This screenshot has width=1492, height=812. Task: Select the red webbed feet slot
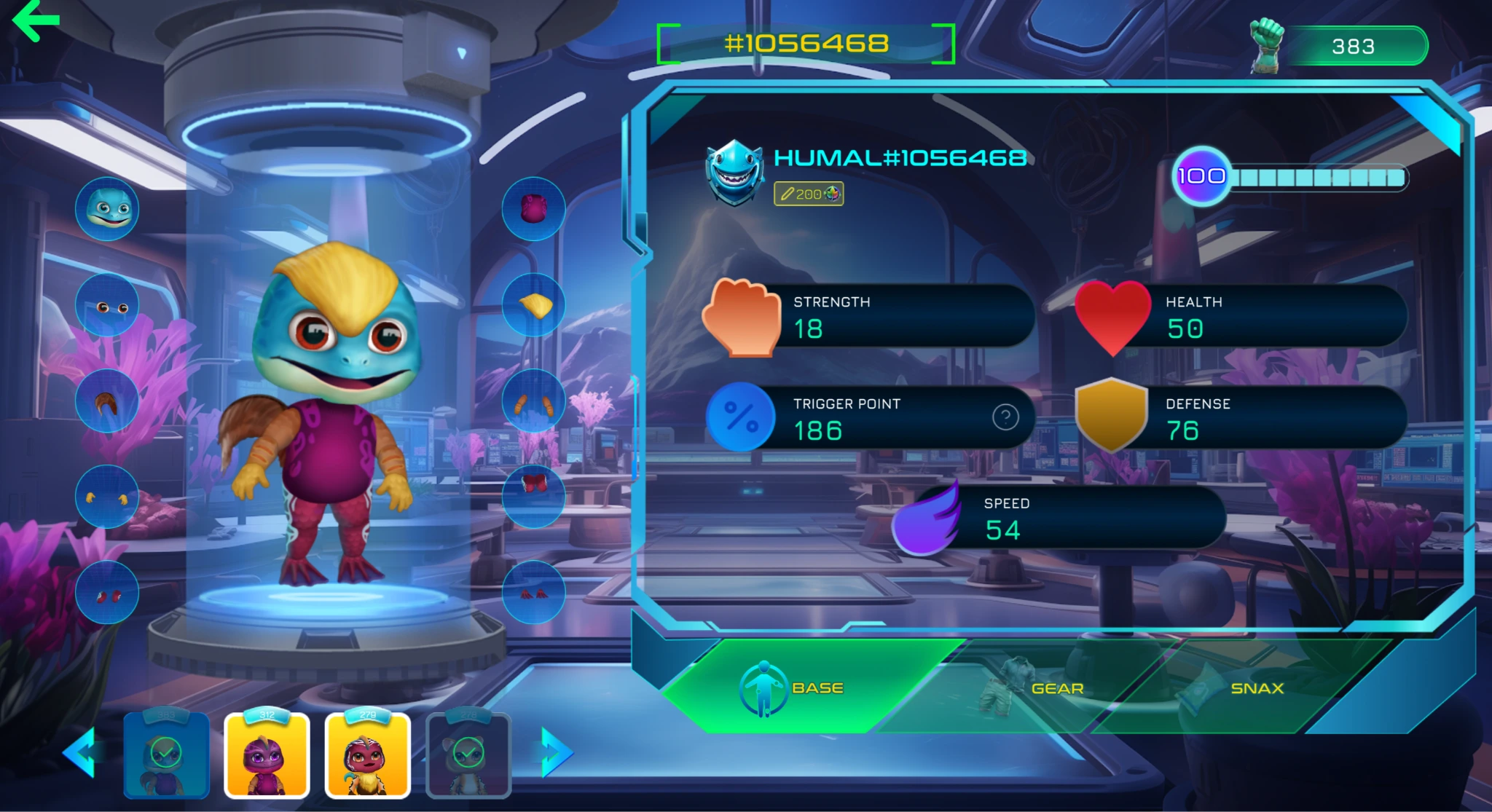click(x=533, y=592)
